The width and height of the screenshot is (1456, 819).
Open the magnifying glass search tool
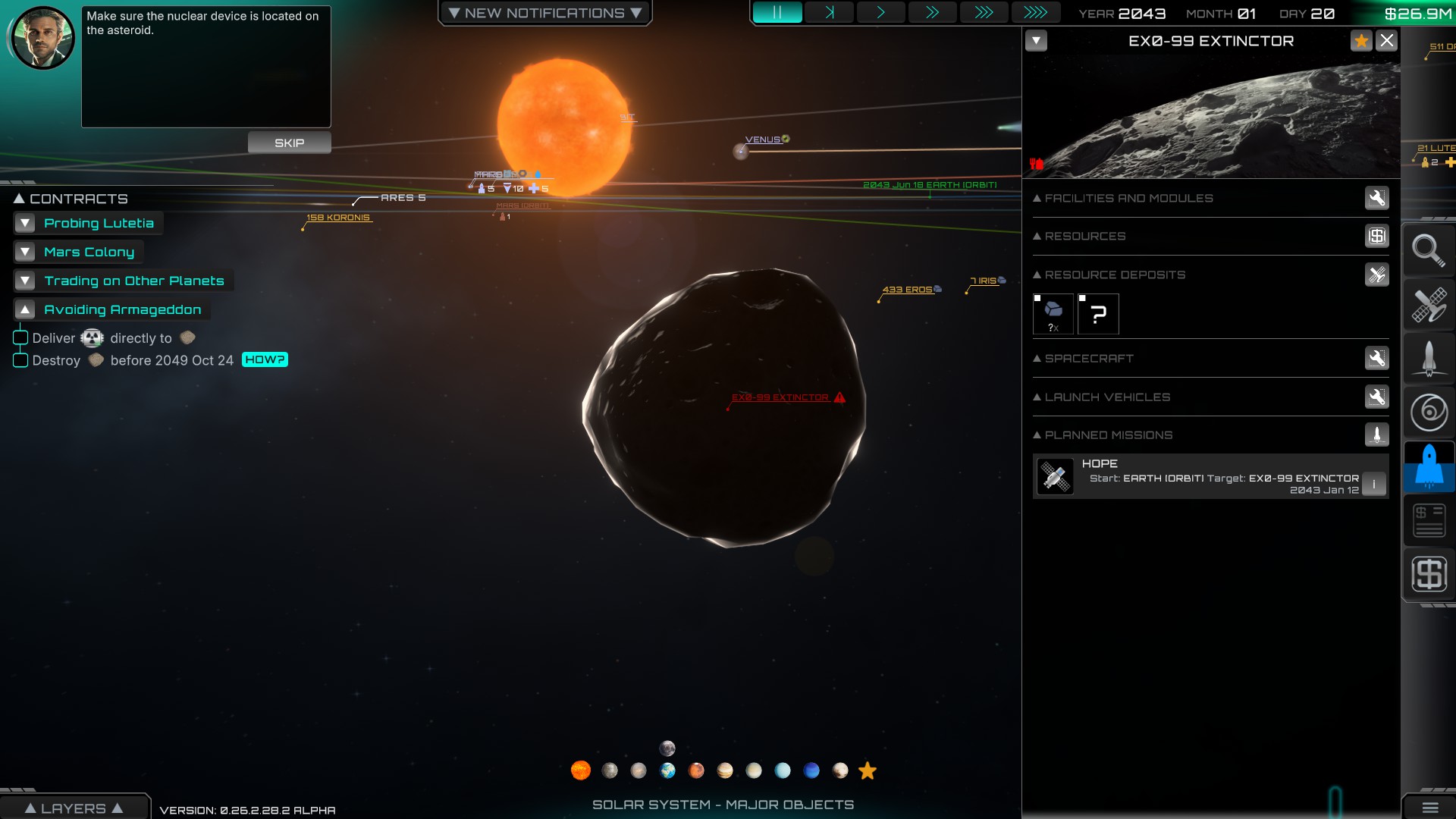[x=1428, y=250]
